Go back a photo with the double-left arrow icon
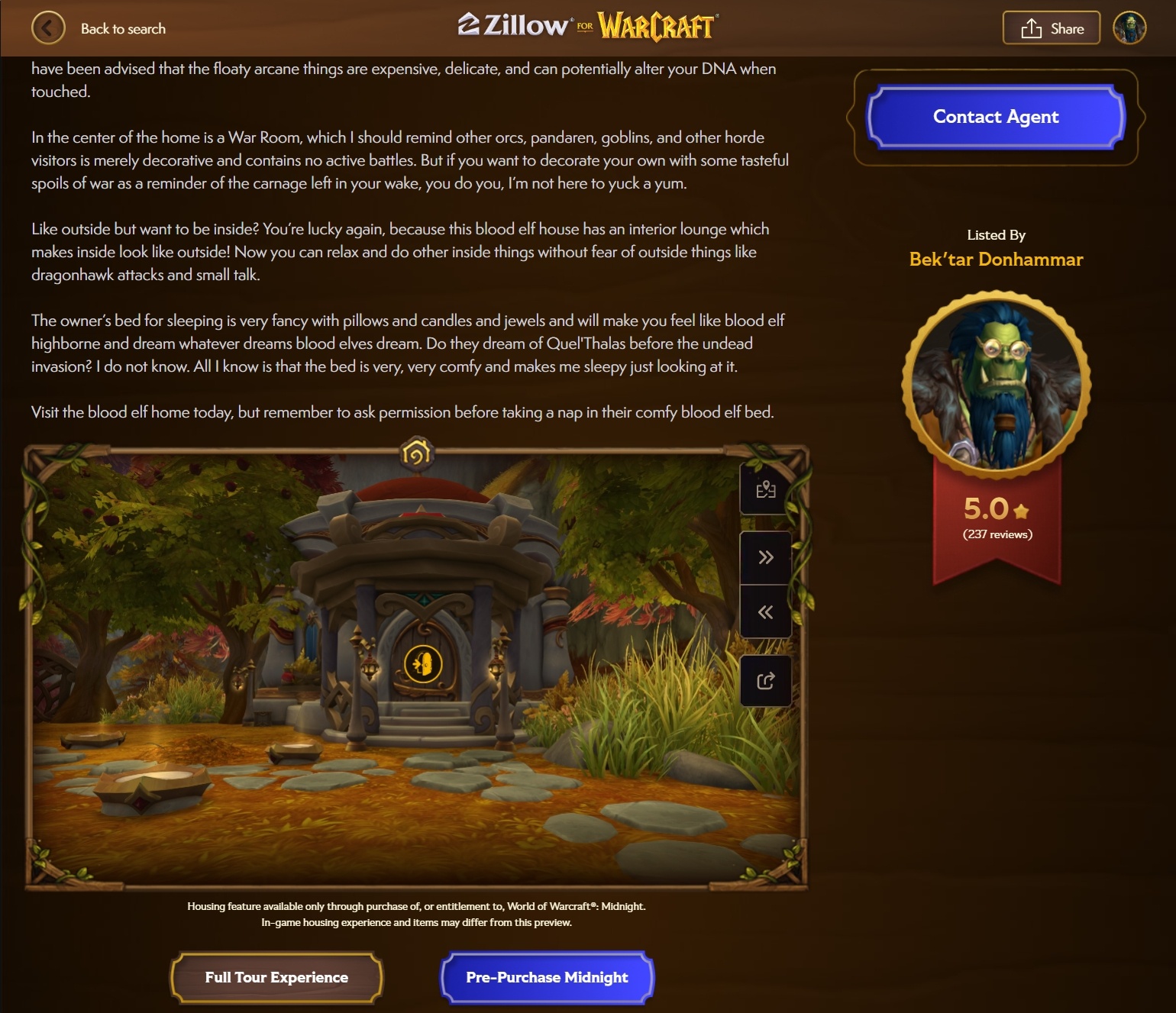Screen dimensions: 1176x1013 [765, 611]
